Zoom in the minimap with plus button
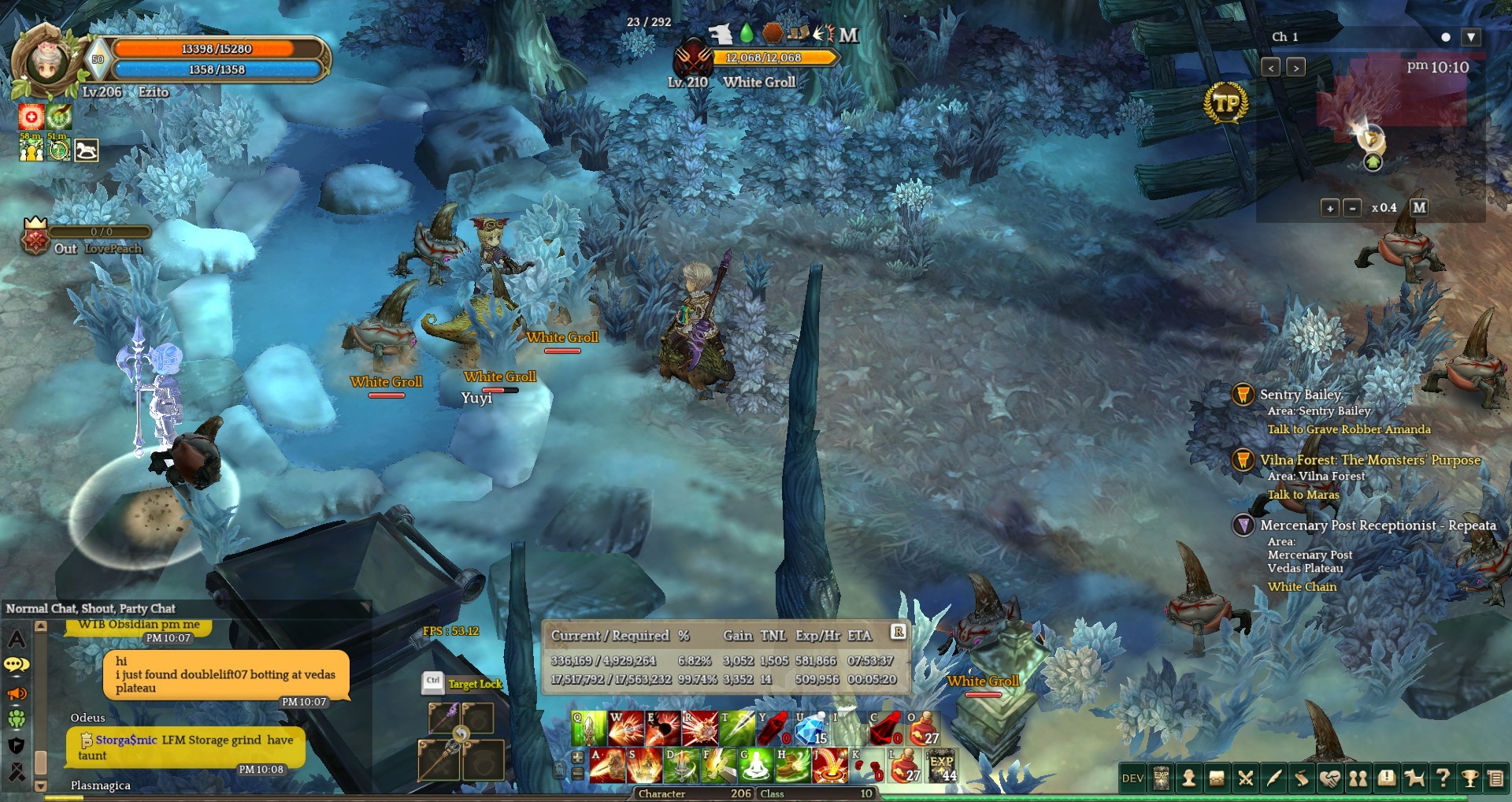The image size is (1512, 802). click(x=1329, y=208)
